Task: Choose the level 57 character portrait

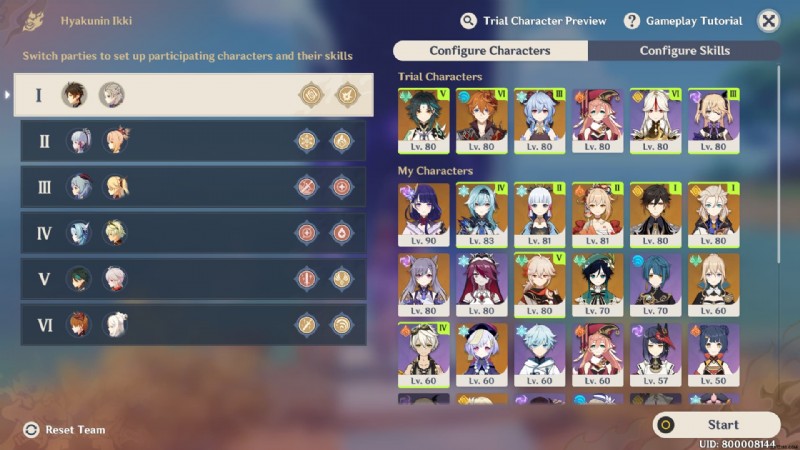Action: [x=656, y=355]
